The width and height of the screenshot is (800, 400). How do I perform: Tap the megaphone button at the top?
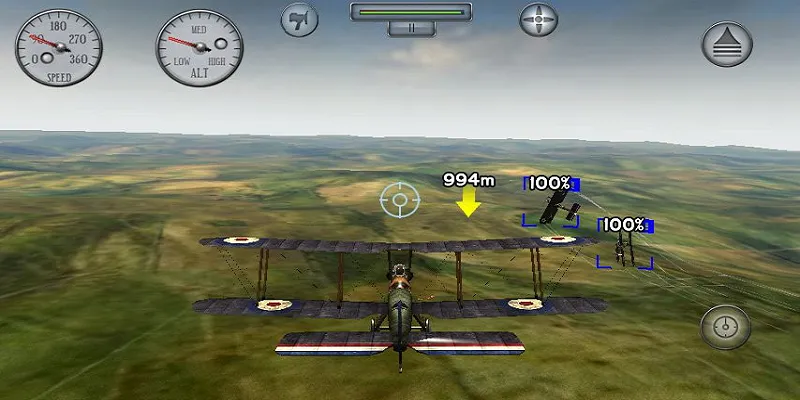[x=299, y=19]
